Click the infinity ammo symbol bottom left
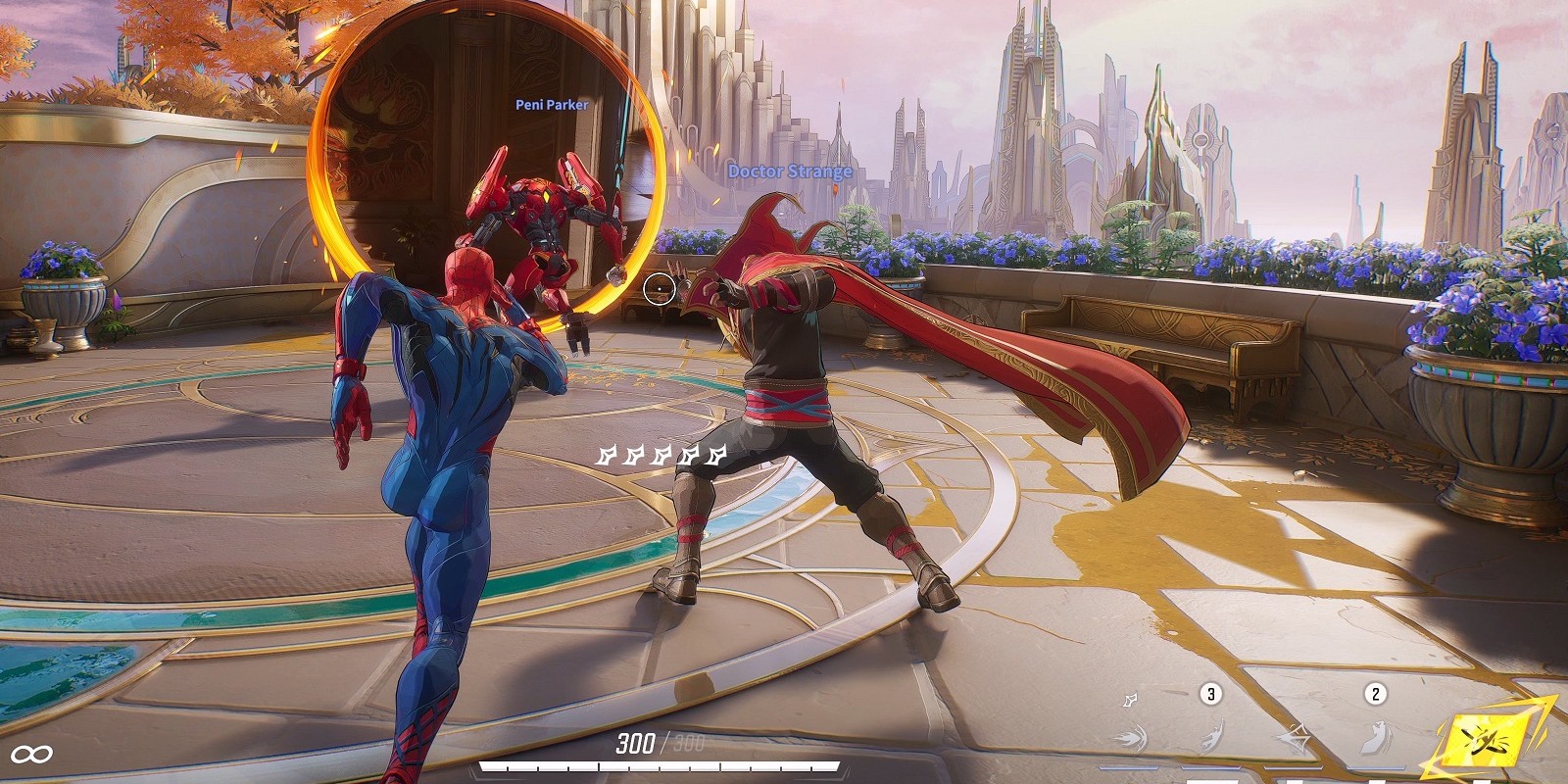Viewport: 1568px width, 784px height. 31,753
